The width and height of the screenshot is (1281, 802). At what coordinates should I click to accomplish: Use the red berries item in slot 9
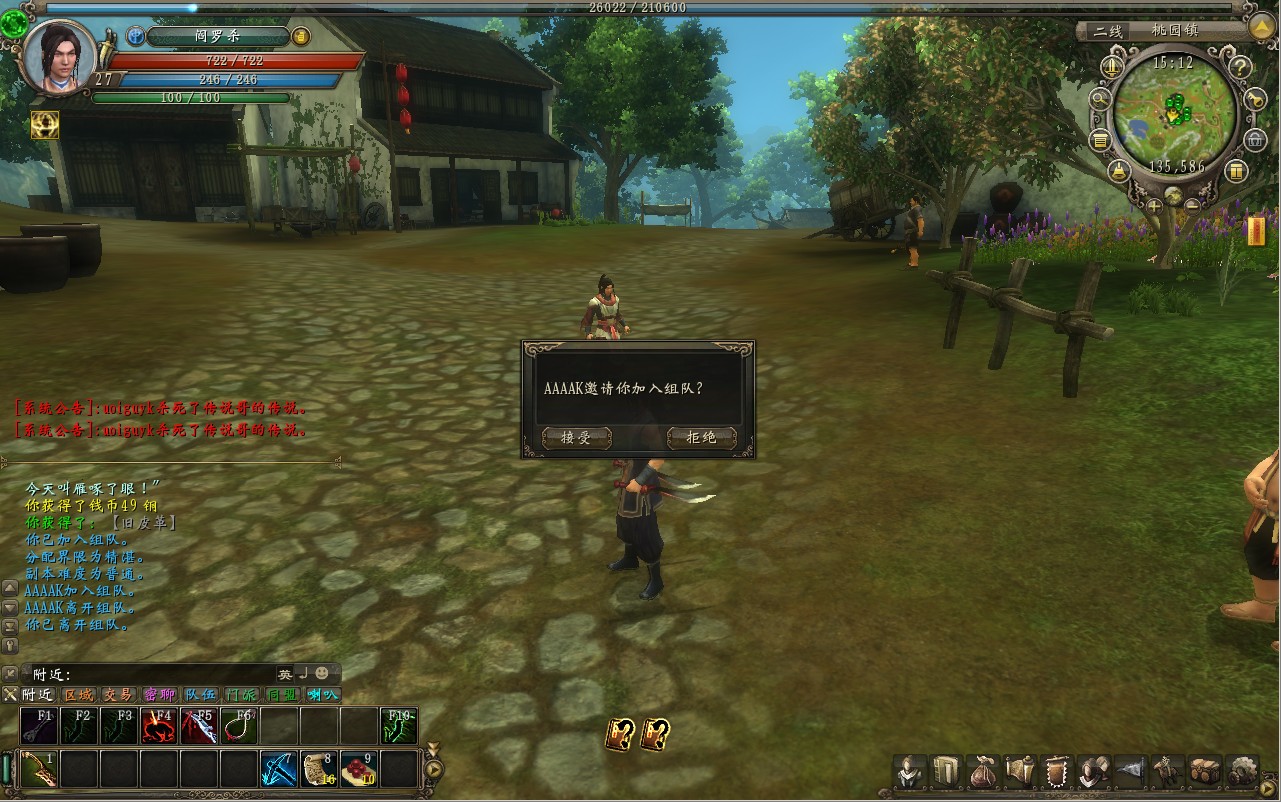coord(359,769)
